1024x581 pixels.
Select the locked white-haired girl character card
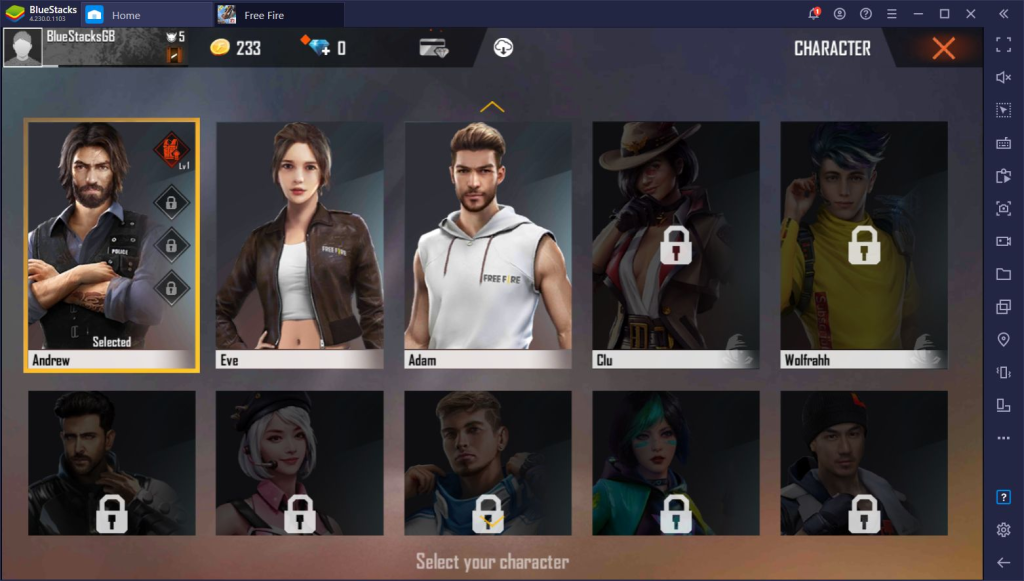pos(299,462)
